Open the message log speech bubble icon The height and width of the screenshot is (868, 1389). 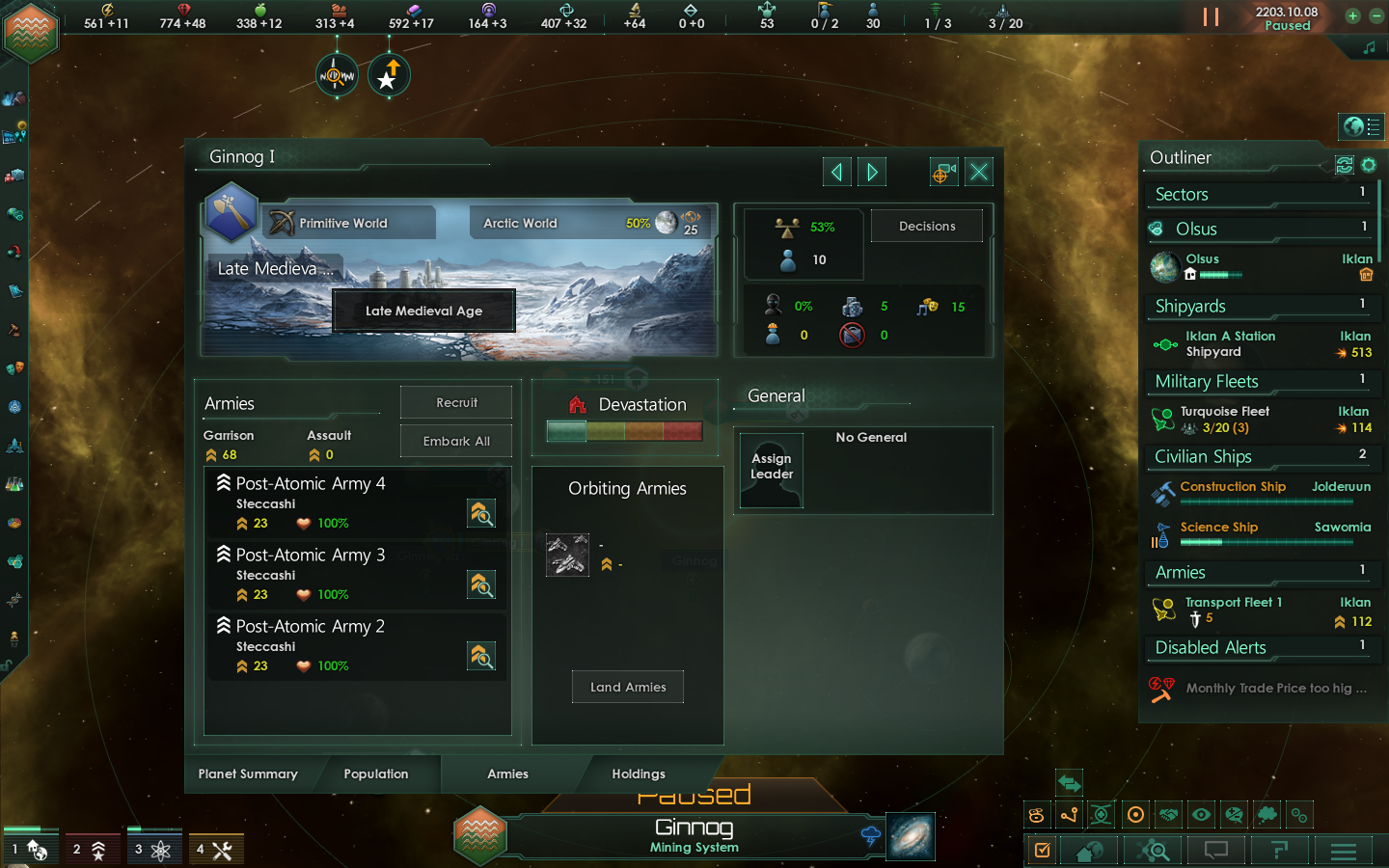click(1215, 851)
